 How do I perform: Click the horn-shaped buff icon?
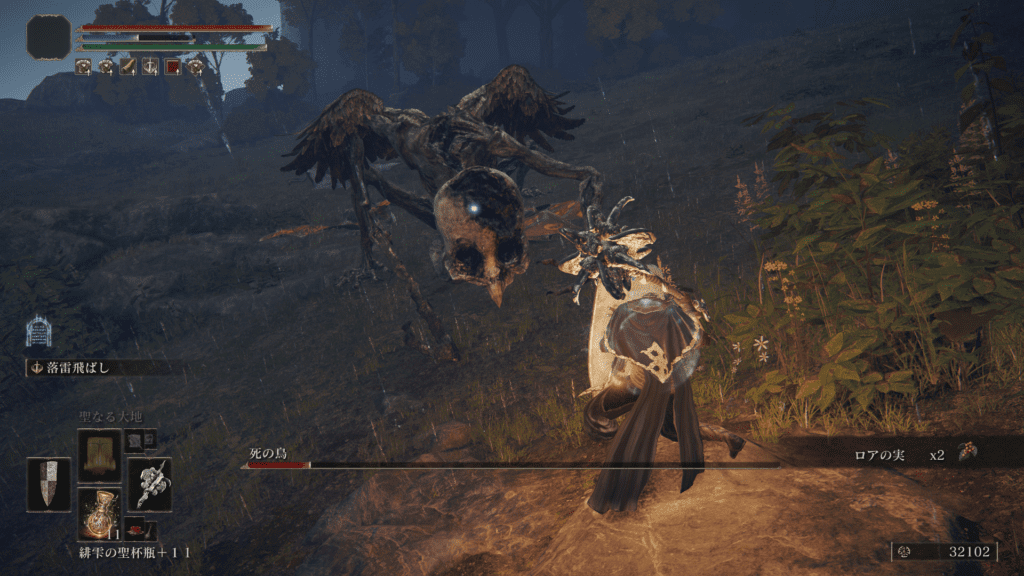click(x=128, y=67)
